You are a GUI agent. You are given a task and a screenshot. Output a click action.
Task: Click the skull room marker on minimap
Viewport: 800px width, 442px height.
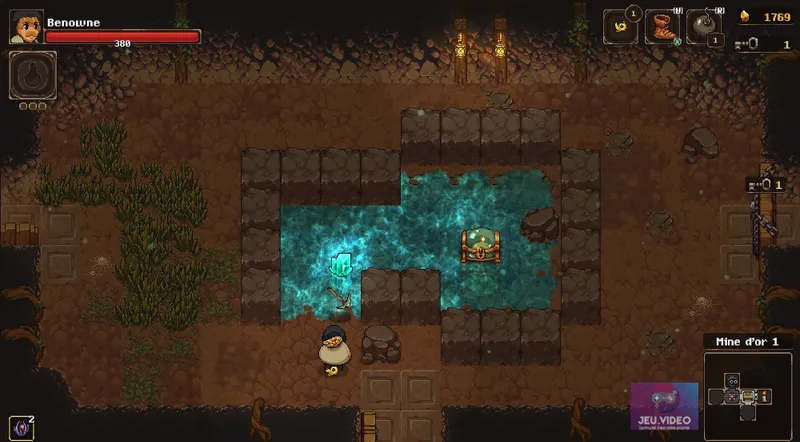[731, 382]
